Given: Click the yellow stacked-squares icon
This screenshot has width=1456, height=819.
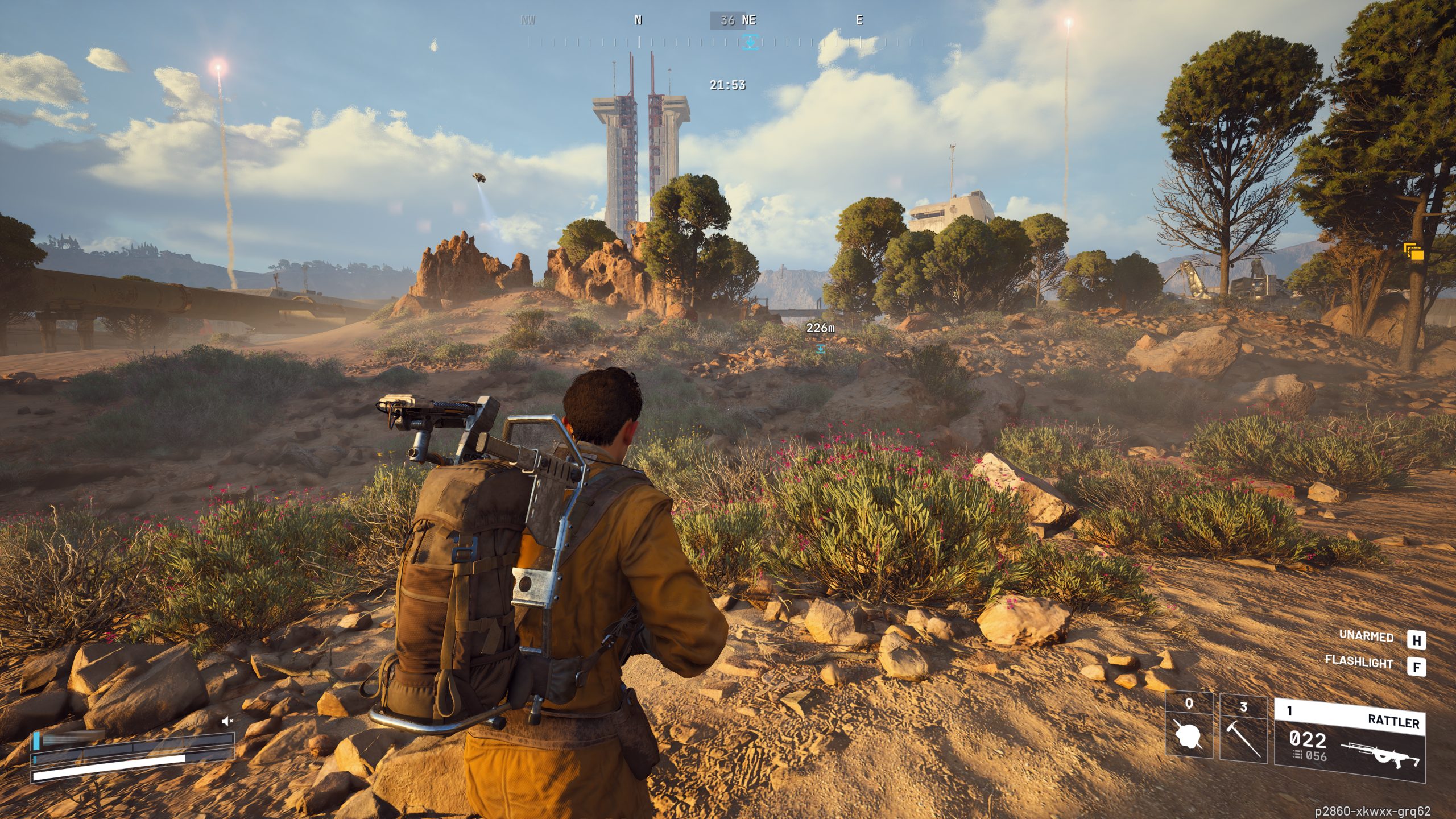Looking at the screenshot, I should point(1413,251).
